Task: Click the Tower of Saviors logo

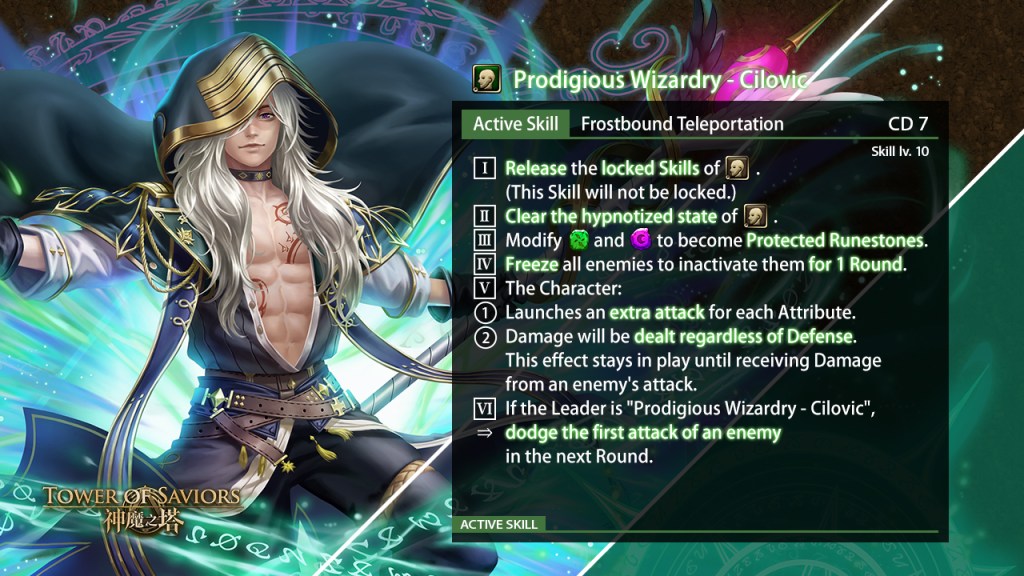Action: tap(140, 508)
